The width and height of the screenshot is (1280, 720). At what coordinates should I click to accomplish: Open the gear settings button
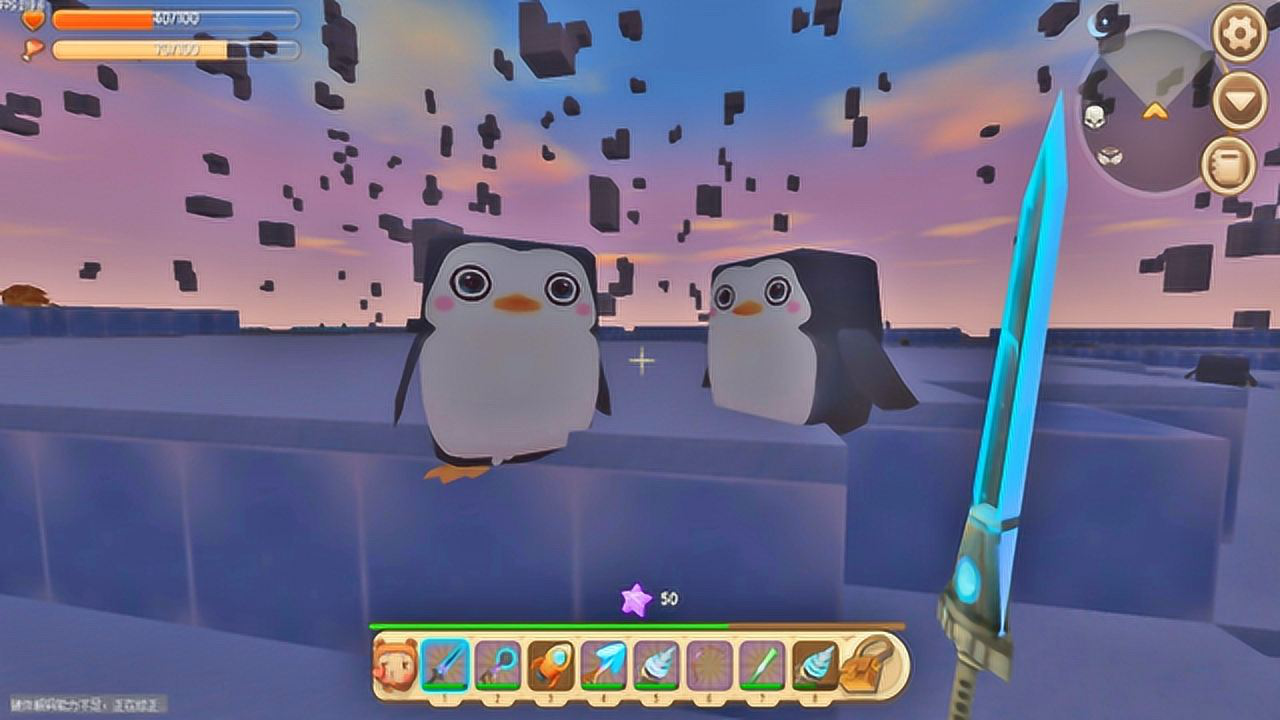tap(1239, 33)
